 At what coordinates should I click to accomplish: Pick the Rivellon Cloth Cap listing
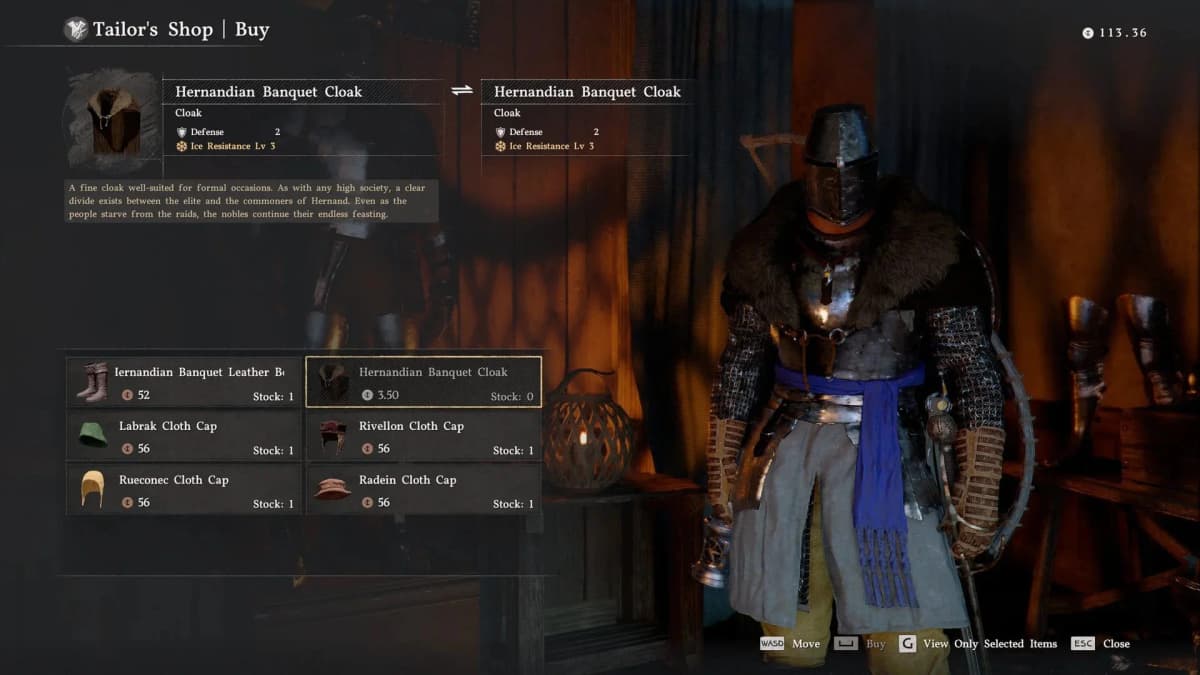(423, 436)
